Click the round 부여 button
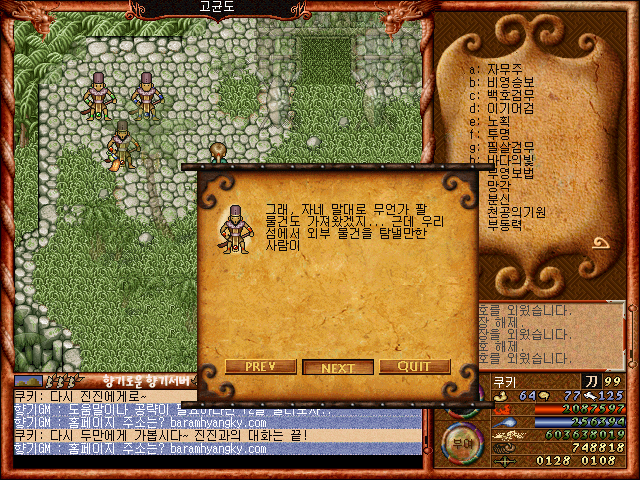Viewport: 640px width, 480px height. 461,438
